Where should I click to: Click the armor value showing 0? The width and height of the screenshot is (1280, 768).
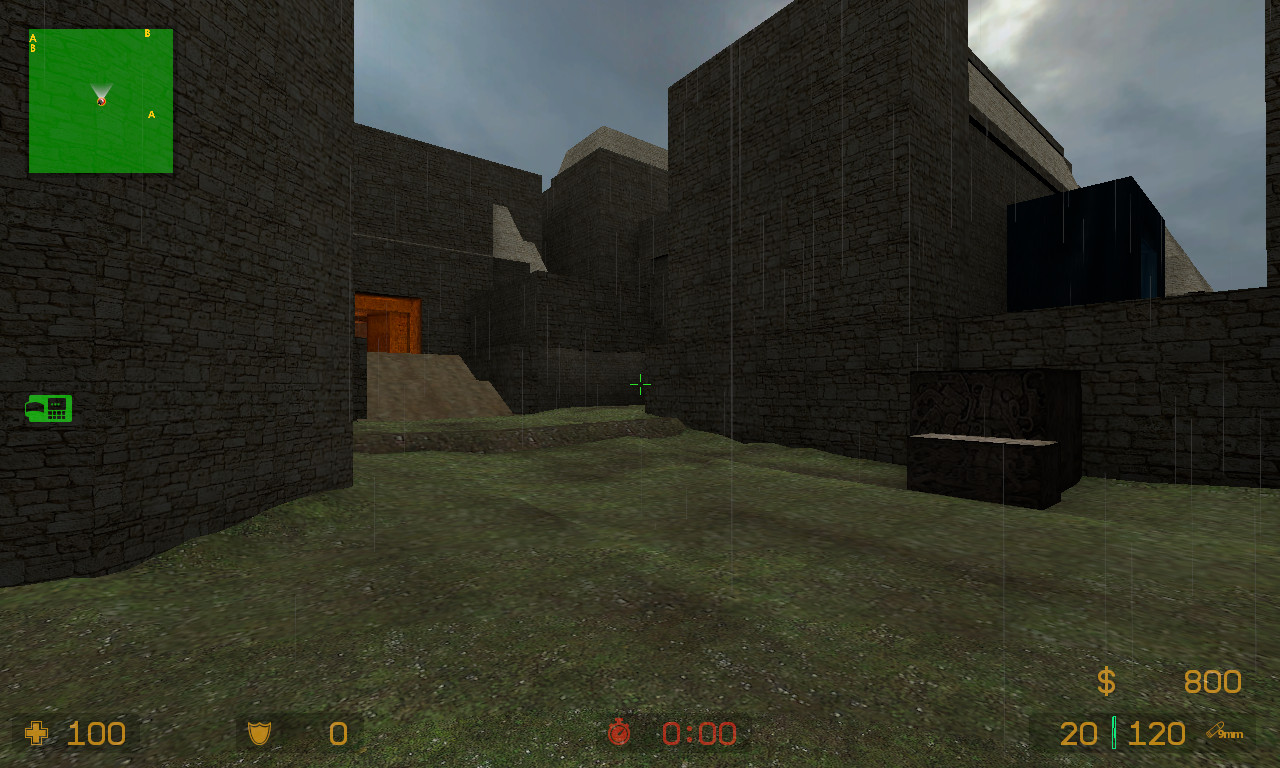coord(337,734)
